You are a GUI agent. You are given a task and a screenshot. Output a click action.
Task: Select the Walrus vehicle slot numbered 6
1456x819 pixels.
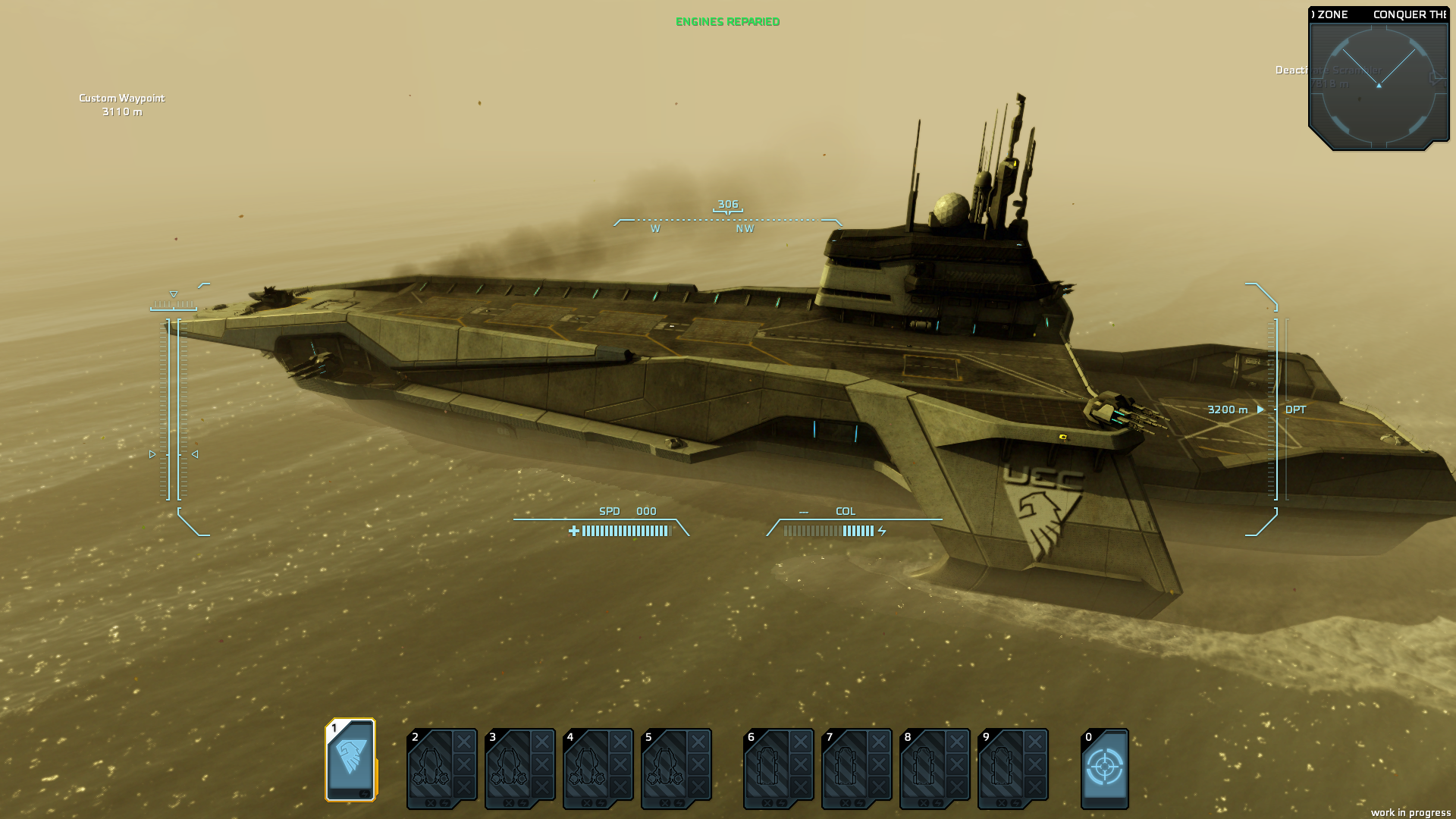pyautogui.click(x=769, y=769)
